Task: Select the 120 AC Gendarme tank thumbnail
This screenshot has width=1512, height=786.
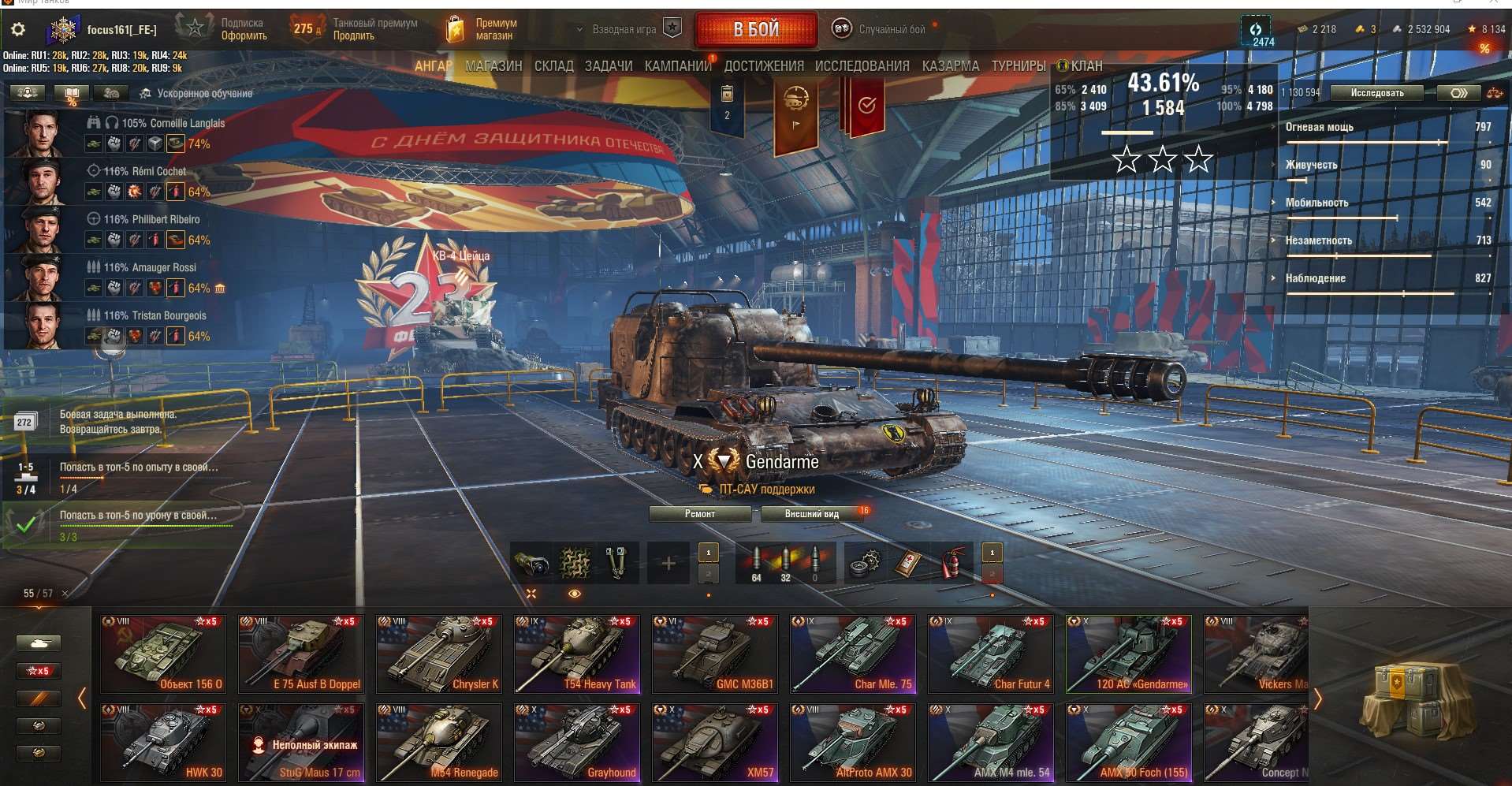Action: point(1129,654)
